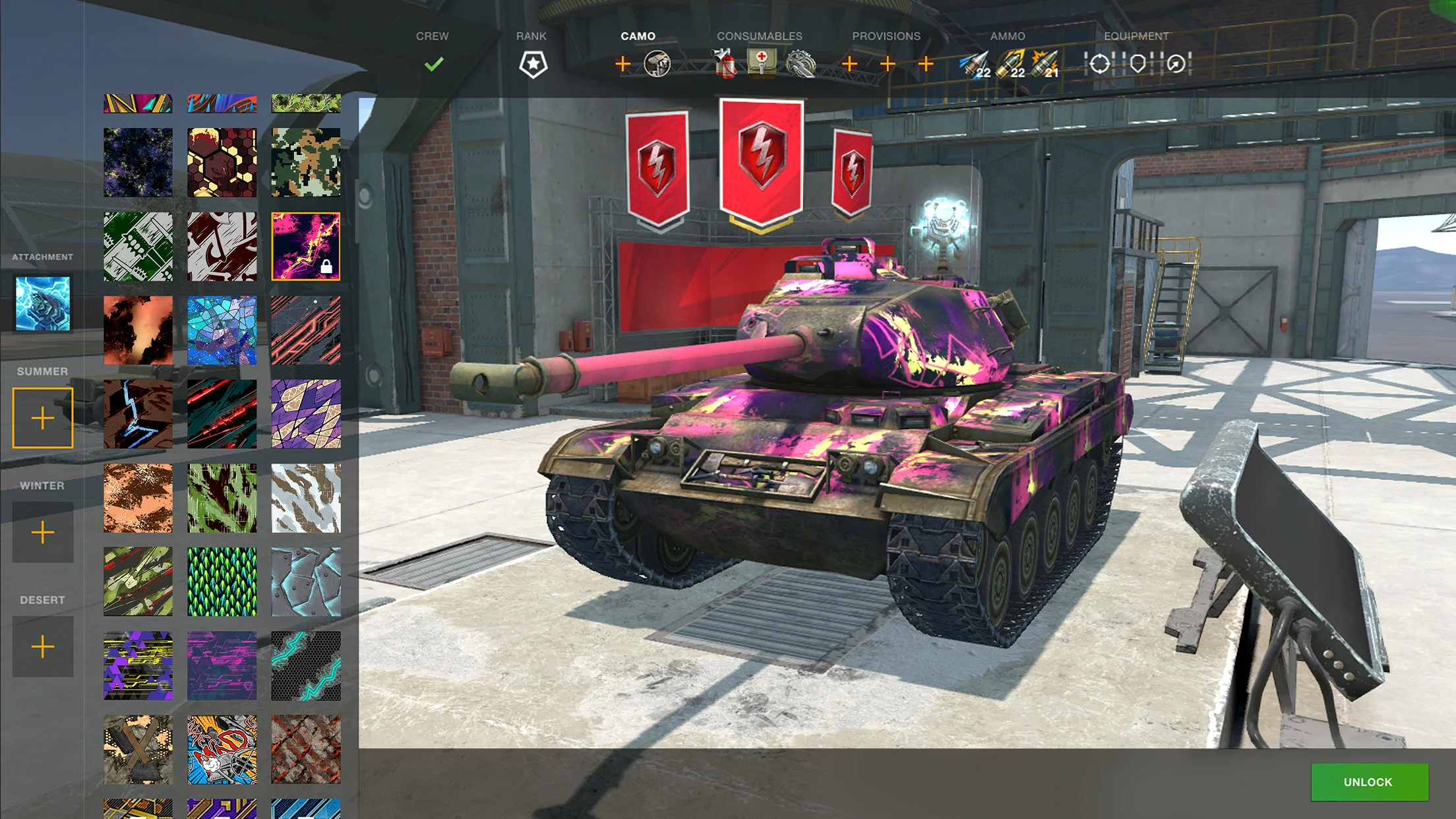Select the green dragon scales camo
1456x819 pixels.
[222, 582]
